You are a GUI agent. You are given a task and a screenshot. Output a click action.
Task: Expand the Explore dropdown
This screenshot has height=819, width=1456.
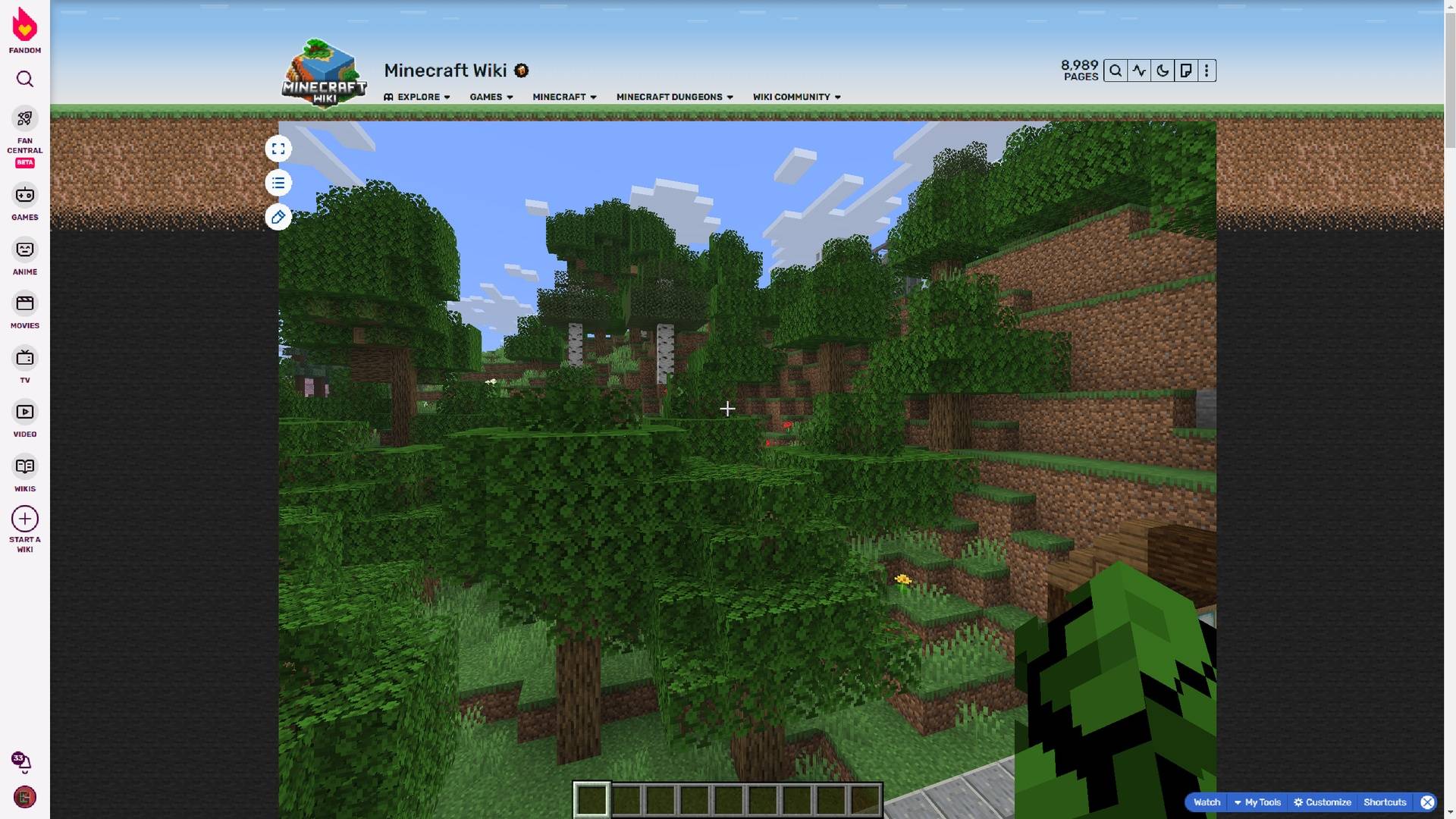click(417, 97)
